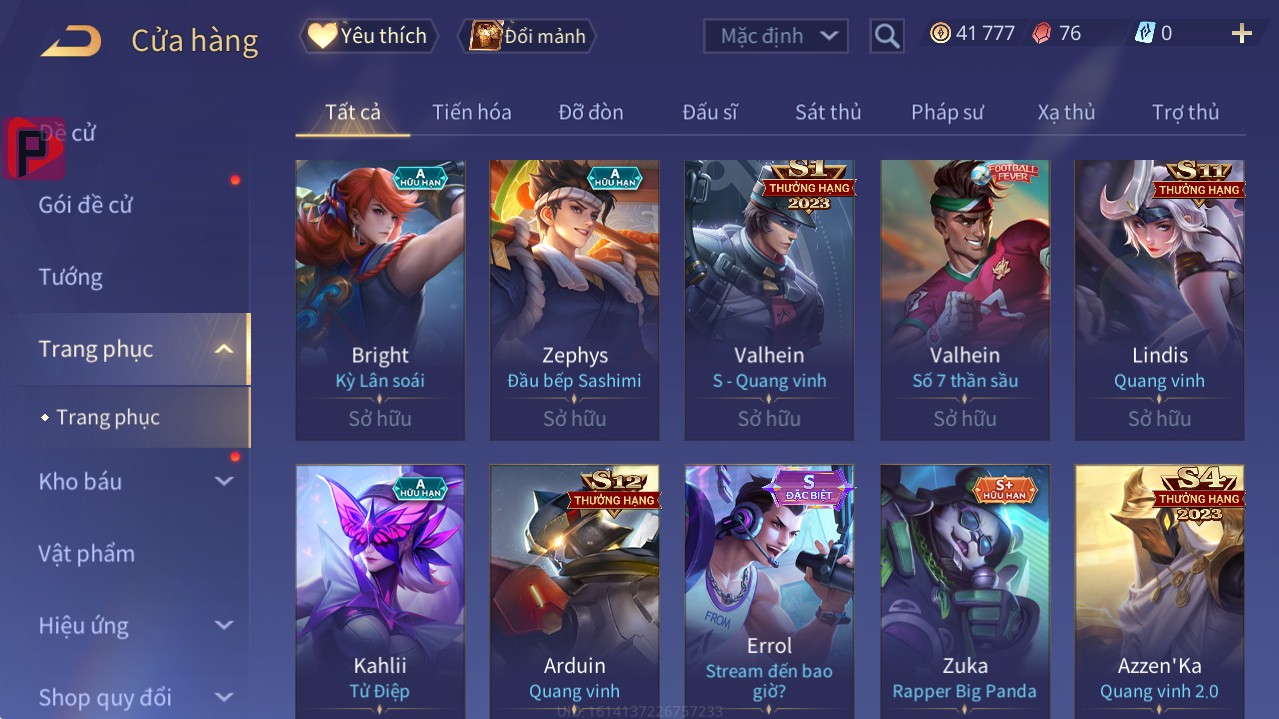Open the Yêu thích favorites list
The image size is (1279, 719).
click(368, 36)
